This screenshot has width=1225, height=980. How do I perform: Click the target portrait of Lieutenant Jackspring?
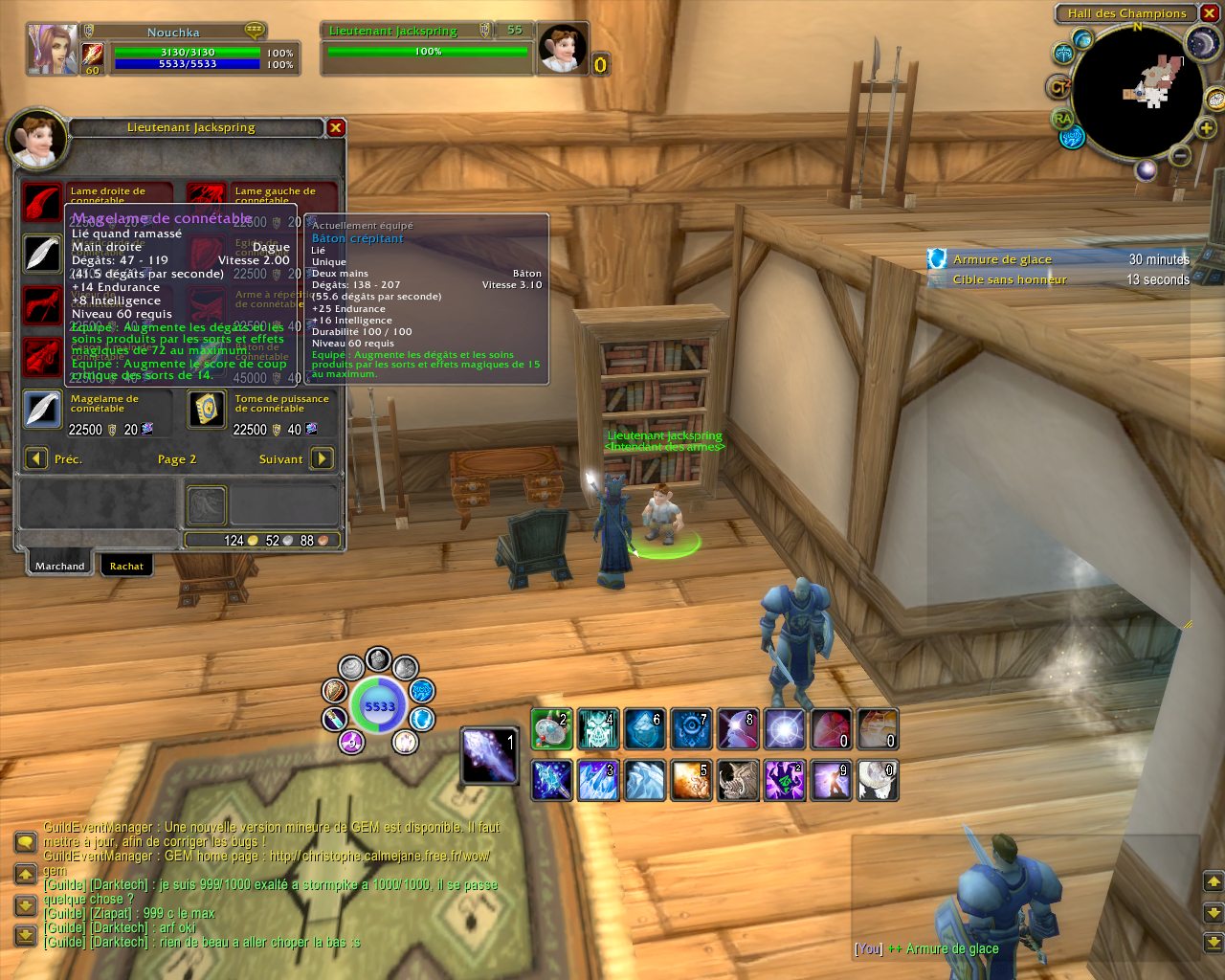tap(562, 49)
